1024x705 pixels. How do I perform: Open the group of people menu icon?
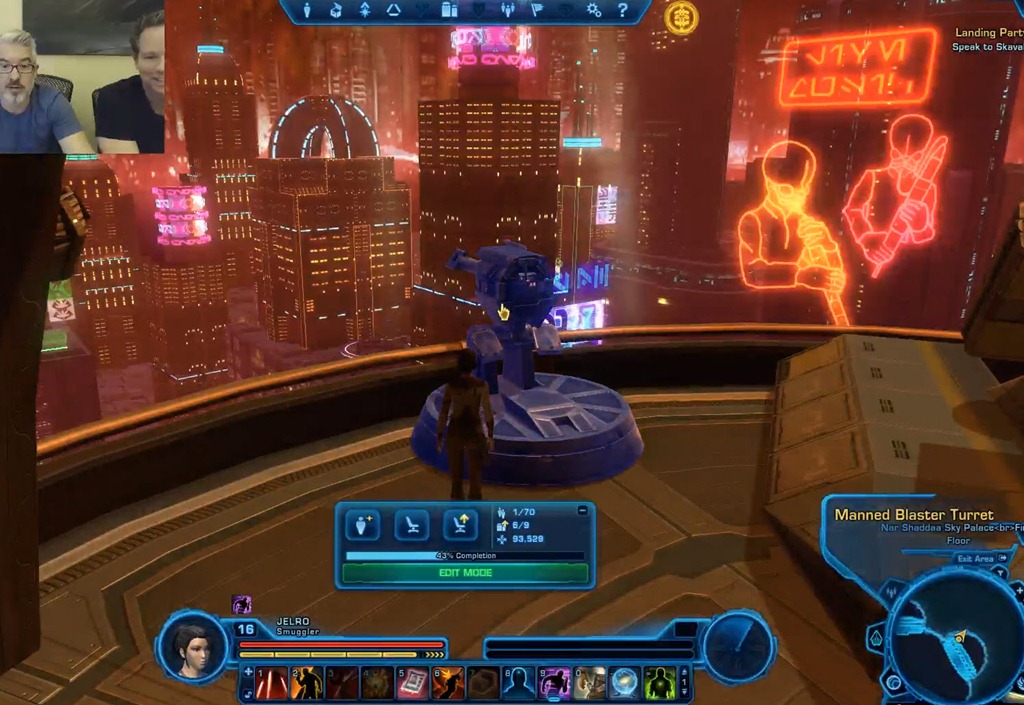[x=508, y=11]
